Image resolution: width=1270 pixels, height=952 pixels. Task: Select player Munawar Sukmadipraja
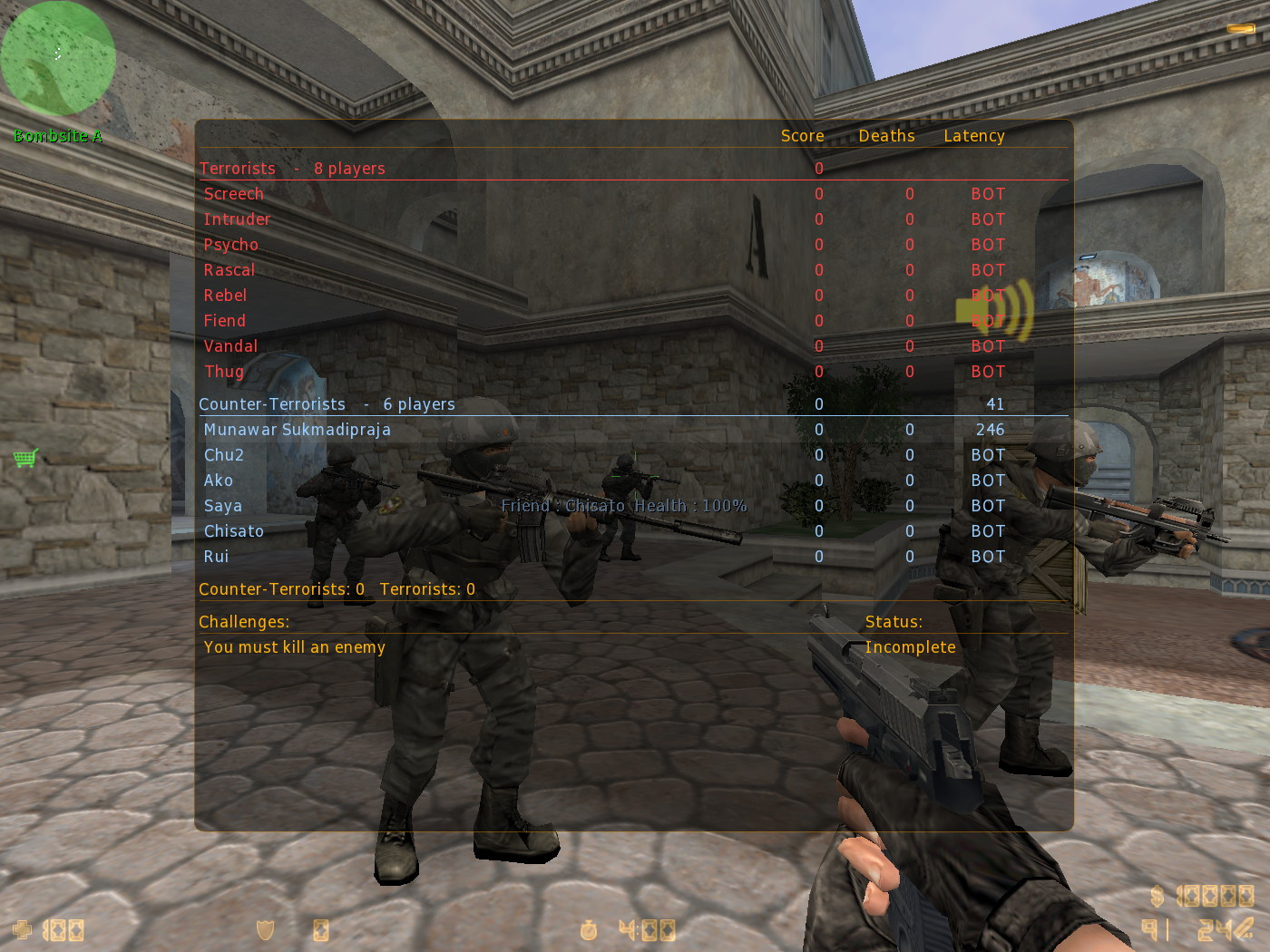(298, 429)
